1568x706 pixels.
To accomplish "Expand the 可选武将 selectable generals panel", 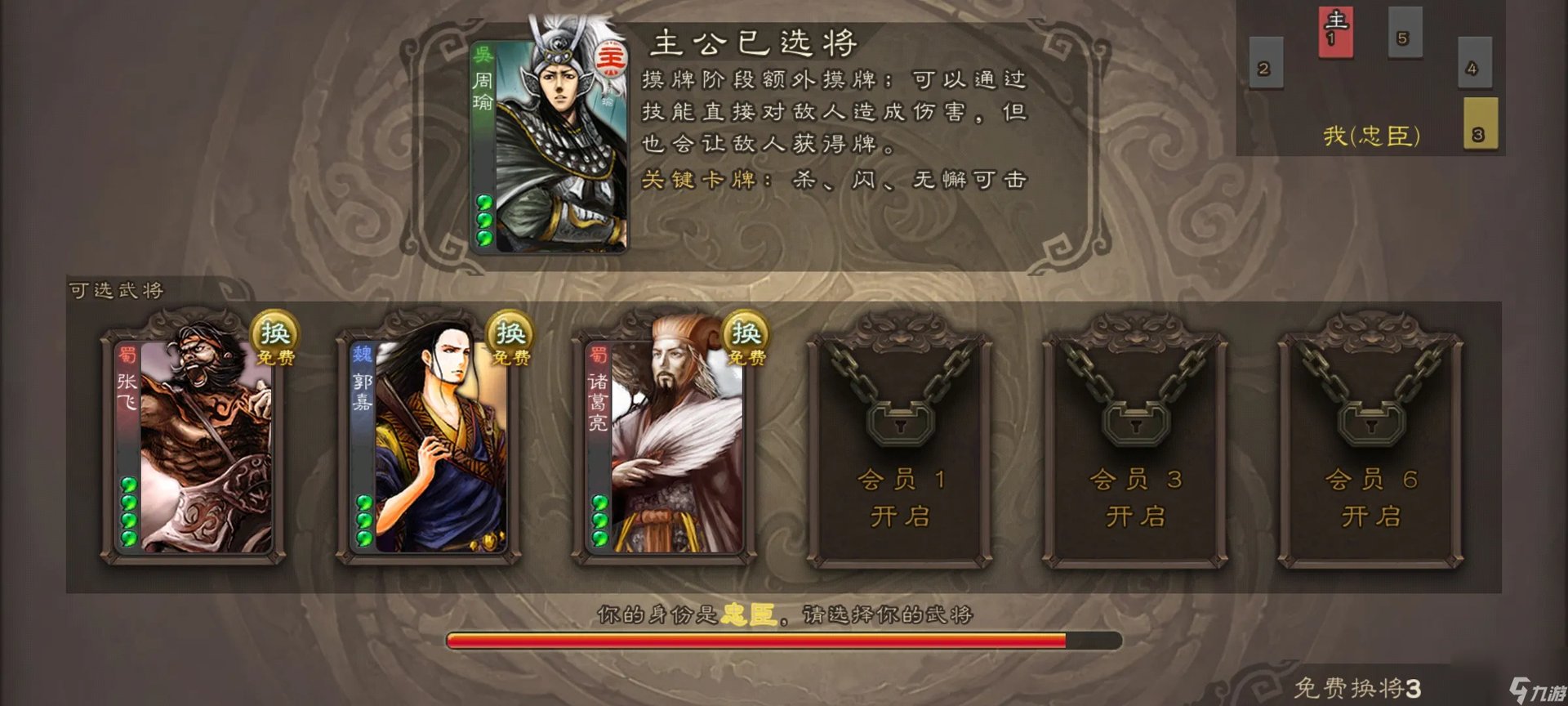I will click(118, 288).
